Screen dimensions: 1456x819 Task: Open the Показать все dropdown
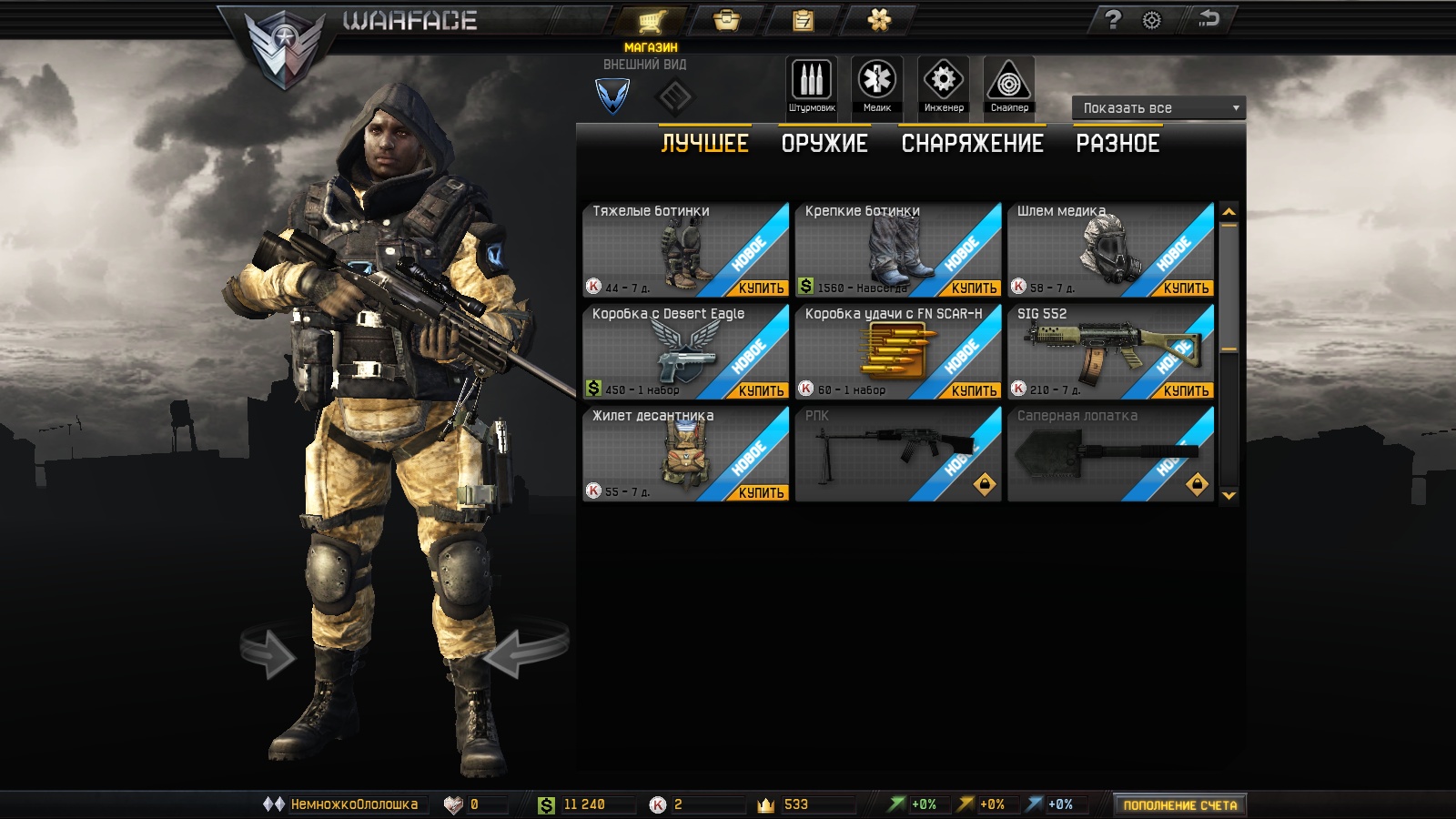point(1158,108)
